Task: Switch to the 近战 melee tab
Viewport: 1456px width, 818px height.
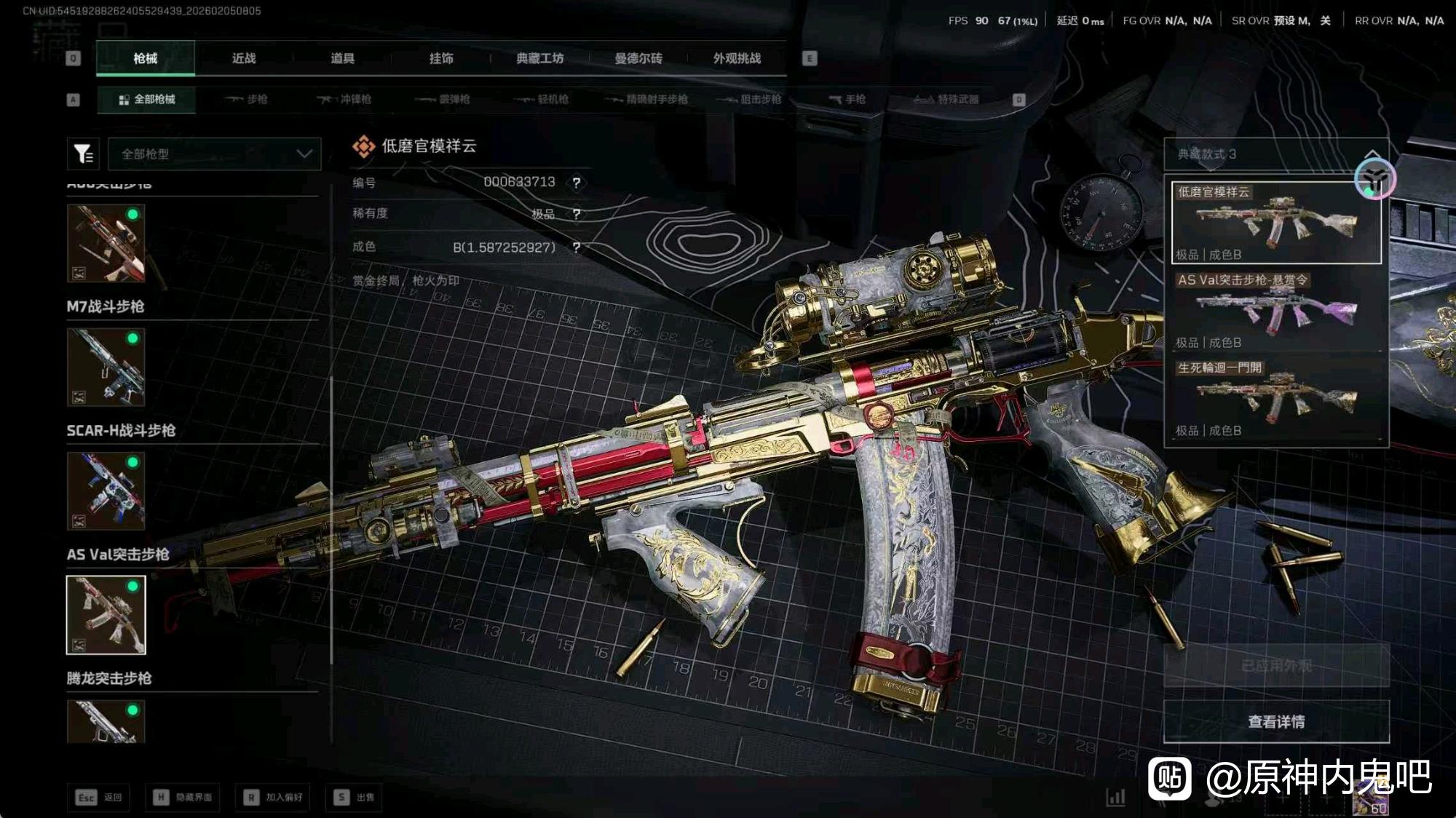Action: click(244, 58)
